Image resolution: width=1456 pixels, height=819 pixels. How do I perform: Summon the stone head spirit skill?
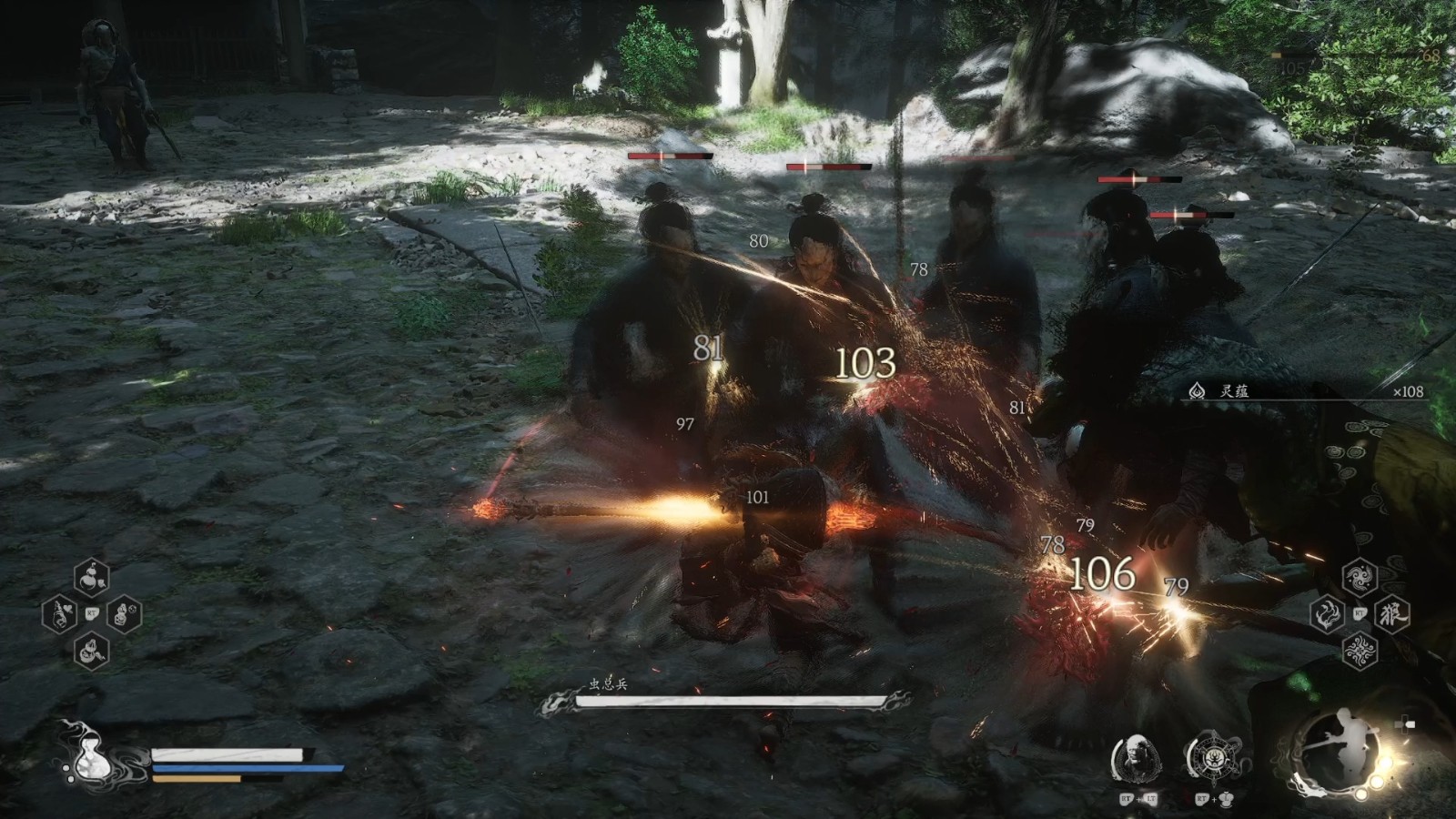(x=1136, y=757)
